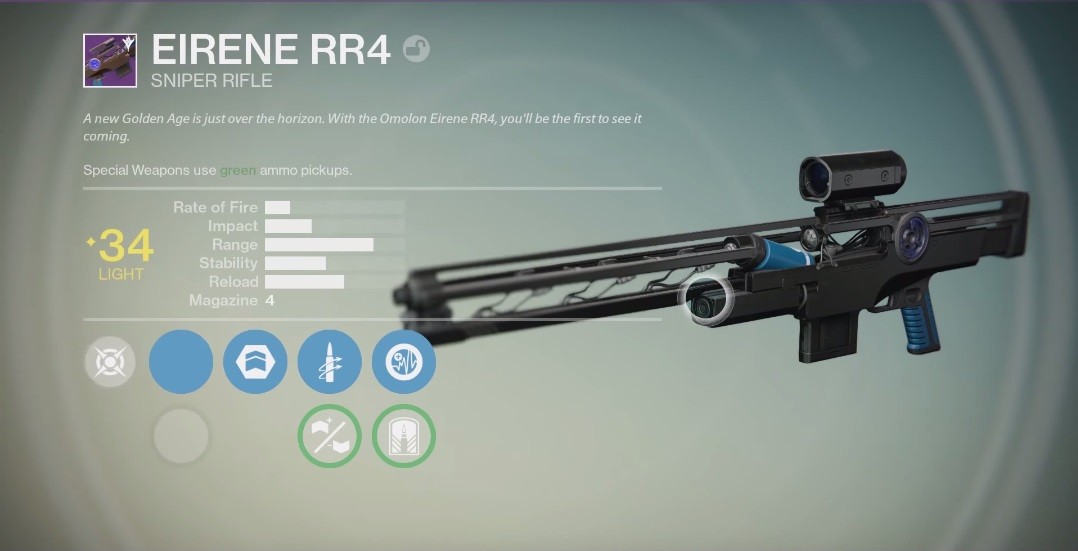Select the hexagon chevron perk node
Viewport: 1078px width, 551px height.
point(255,361)
